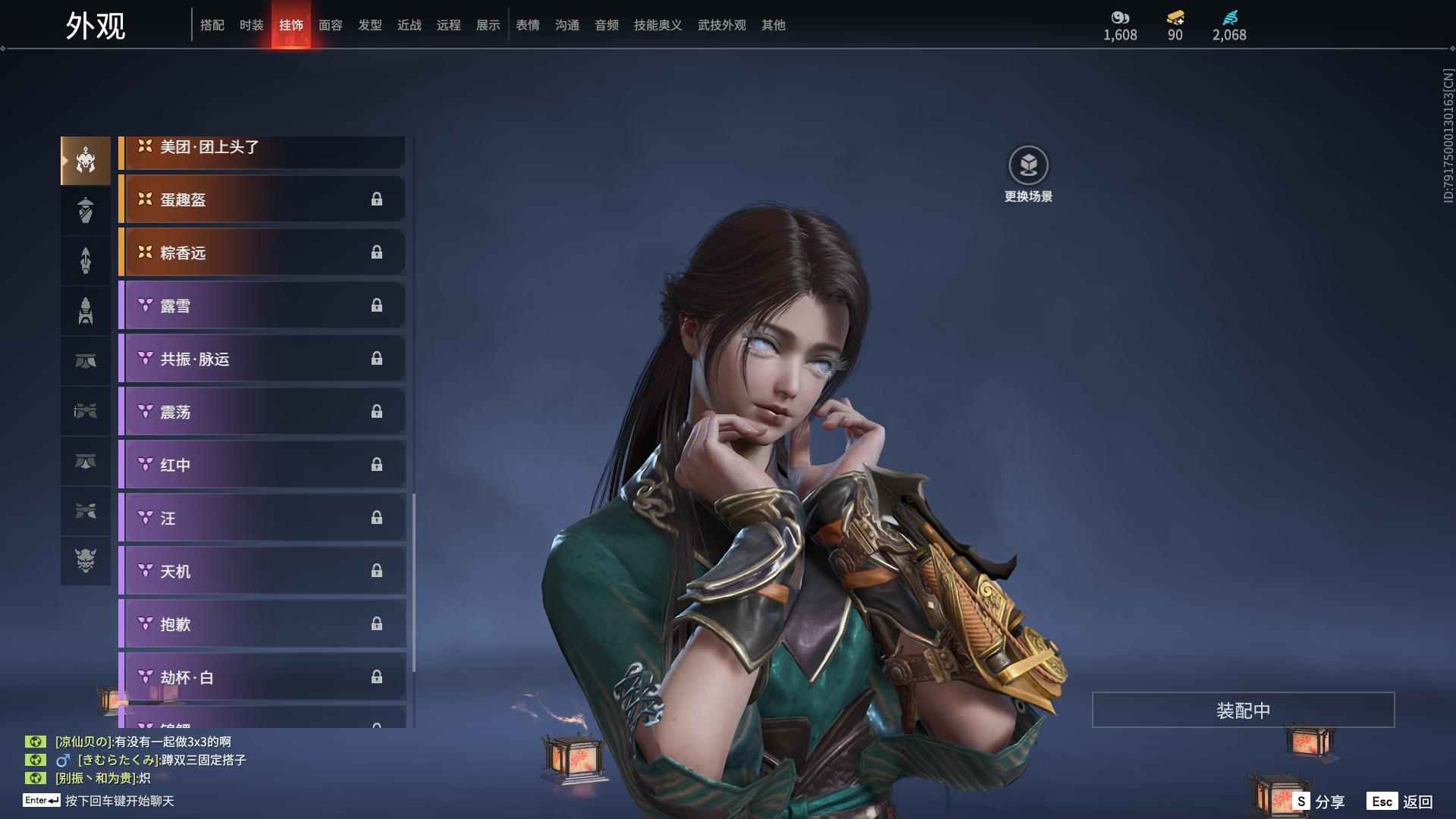
Task: Select the 面容 tab
Action: pos(330,25)
